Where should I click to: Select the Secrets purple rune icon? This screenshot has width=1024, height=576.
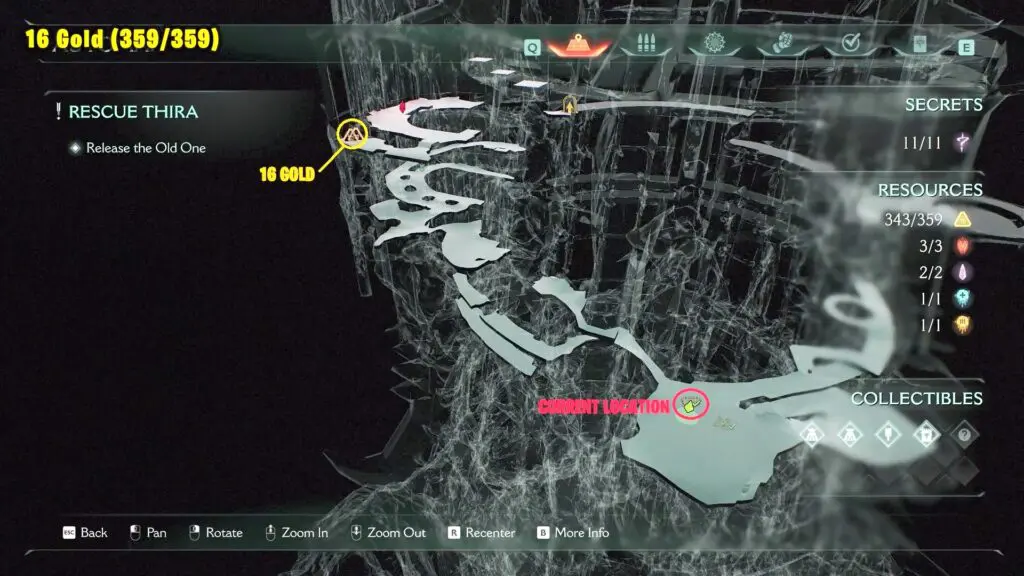pos(964,143)
